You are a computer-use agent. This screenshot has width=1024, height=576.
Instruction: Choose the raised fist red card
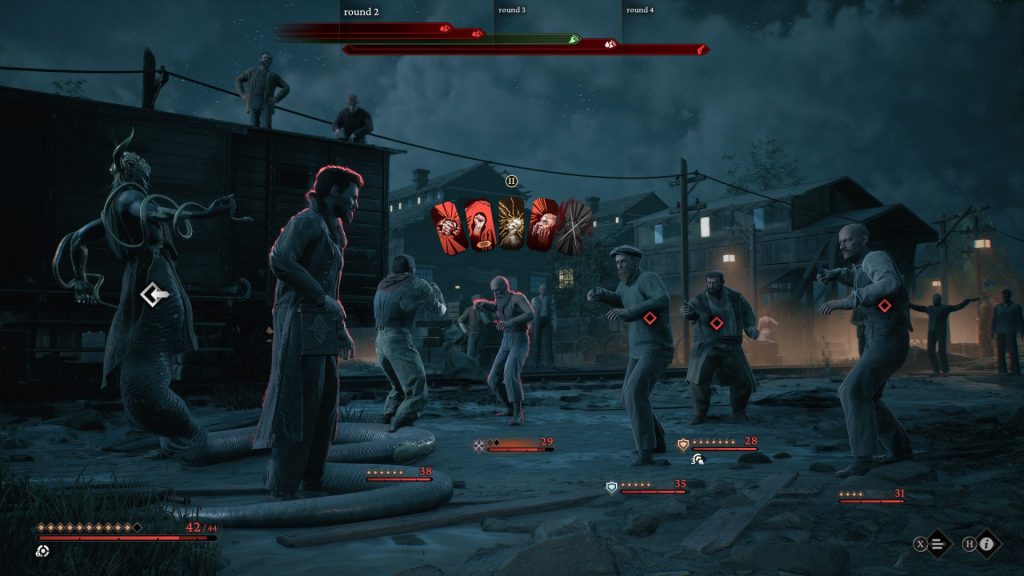point(479,225)
